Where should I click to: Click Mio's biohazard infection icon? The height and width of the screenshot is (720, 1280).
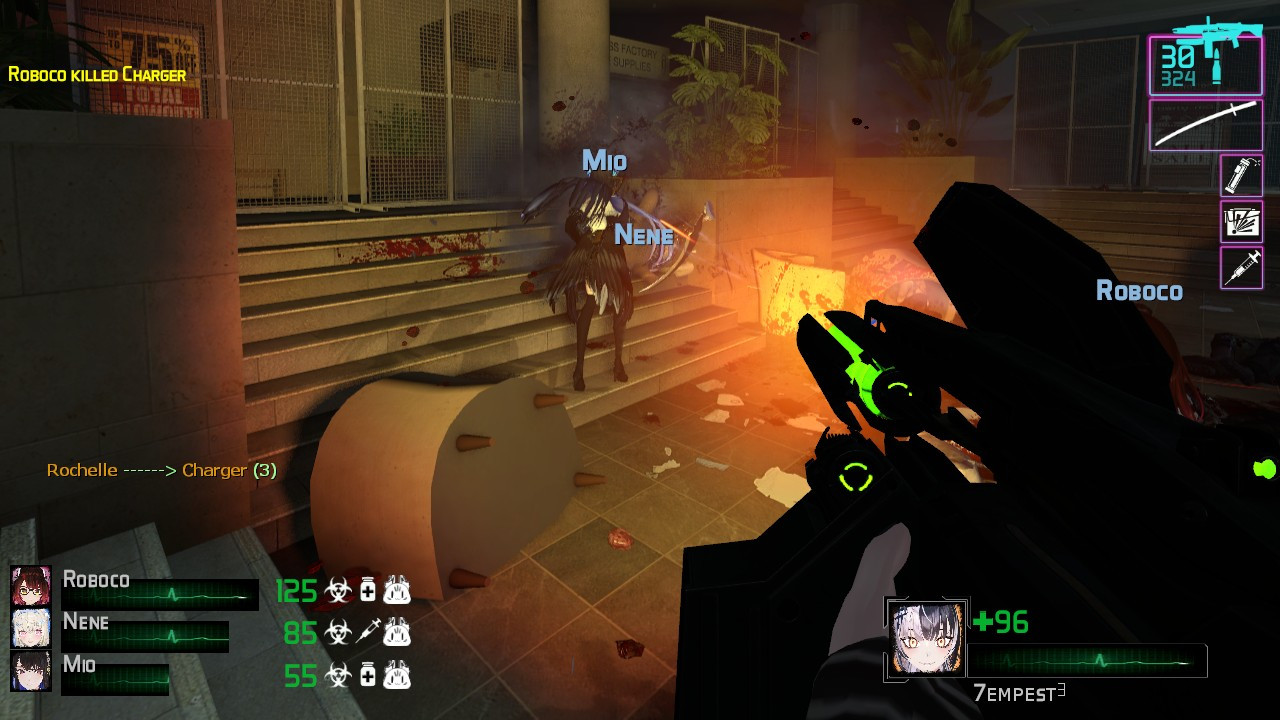[x=338, y=674]
